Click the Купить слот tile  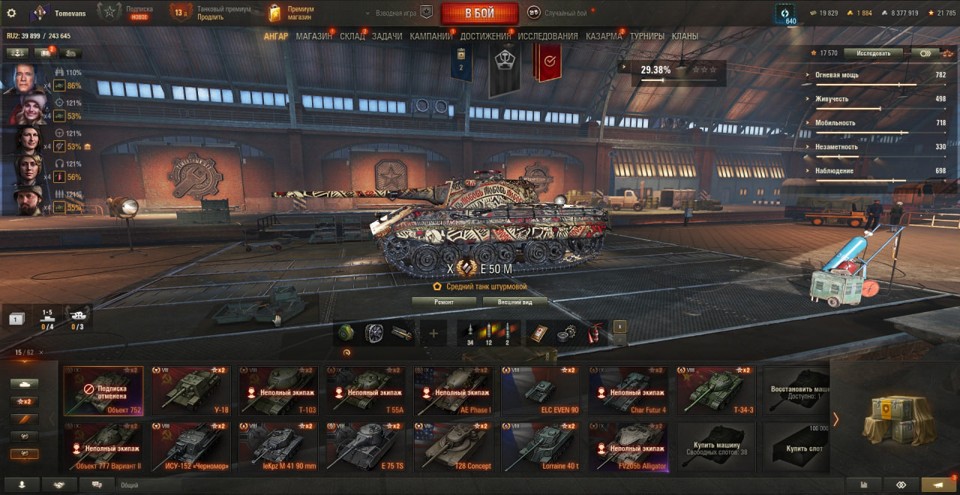[795, 446]
